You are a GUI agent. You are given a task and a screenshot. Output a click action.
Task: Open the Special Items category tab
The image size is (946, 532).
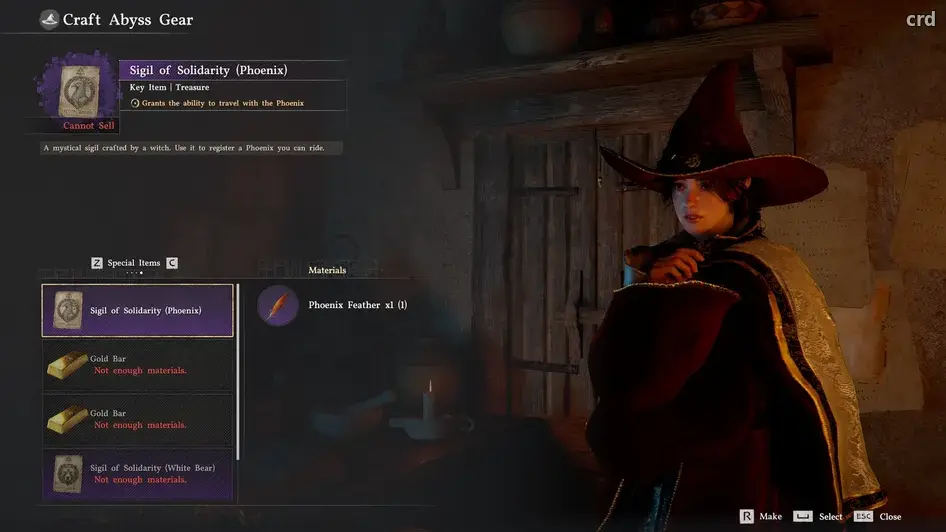click(134, 263)
